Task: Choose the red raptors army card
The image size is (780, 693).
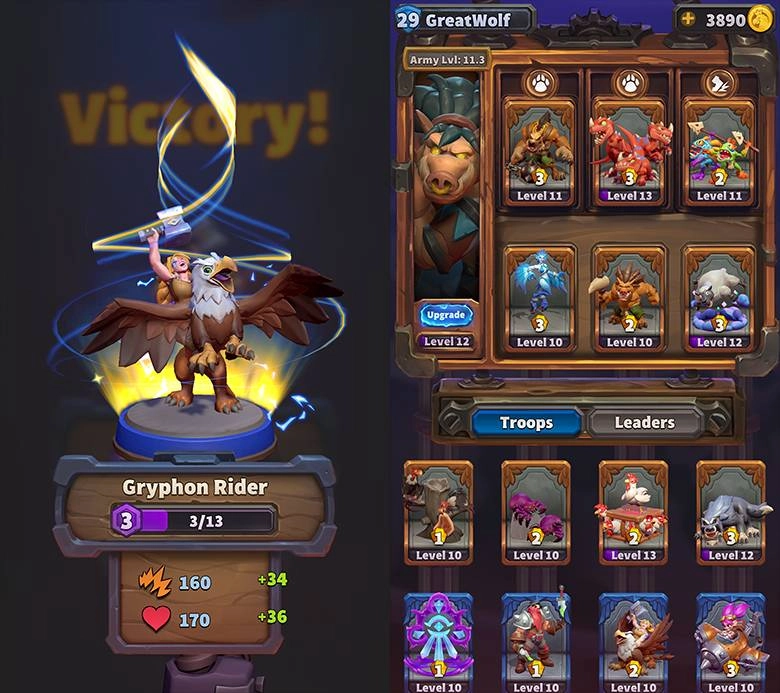Action: click(x=629, y=150)
